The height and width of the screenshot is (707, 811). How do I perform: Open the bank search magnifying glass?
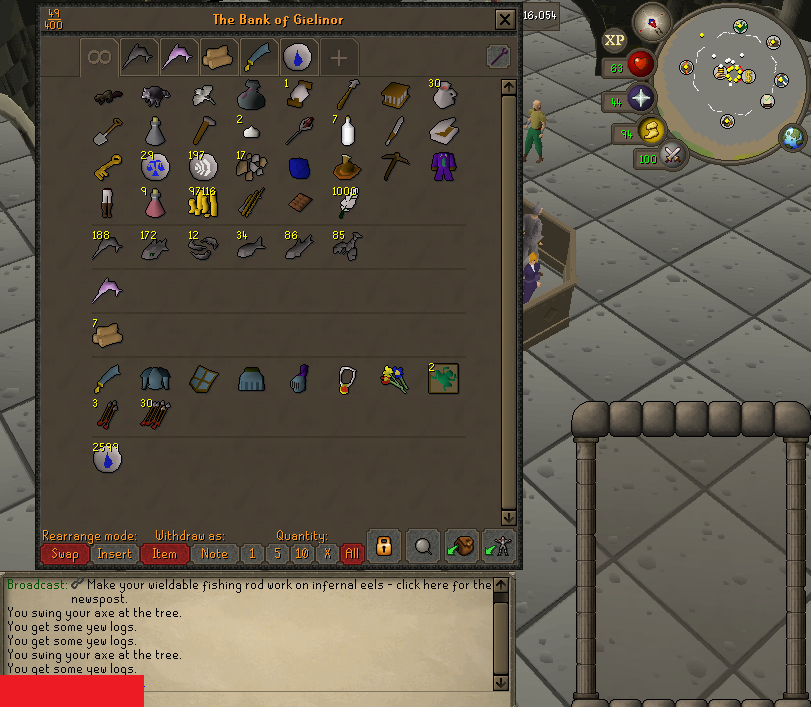423,546
